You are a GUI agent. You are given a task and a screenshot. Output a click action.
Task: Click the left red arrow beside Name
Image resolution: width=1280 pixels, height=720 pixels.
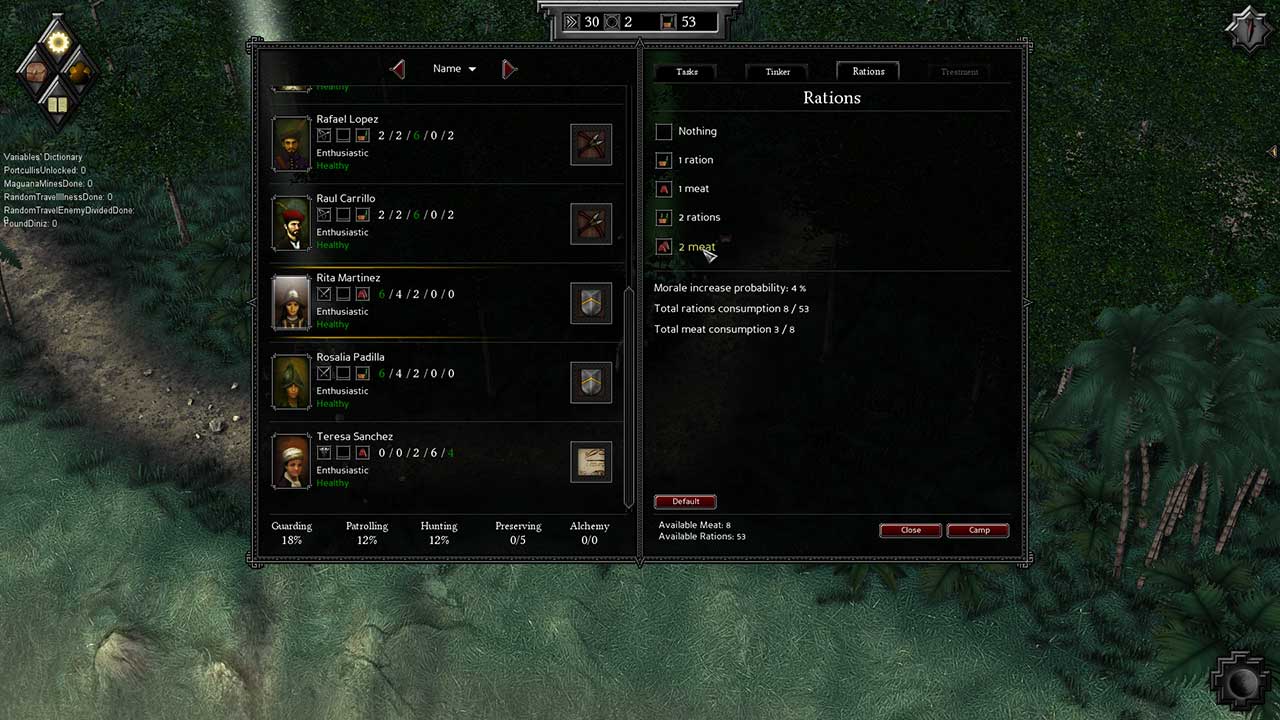pyautogui.click(x=398, y=69)
